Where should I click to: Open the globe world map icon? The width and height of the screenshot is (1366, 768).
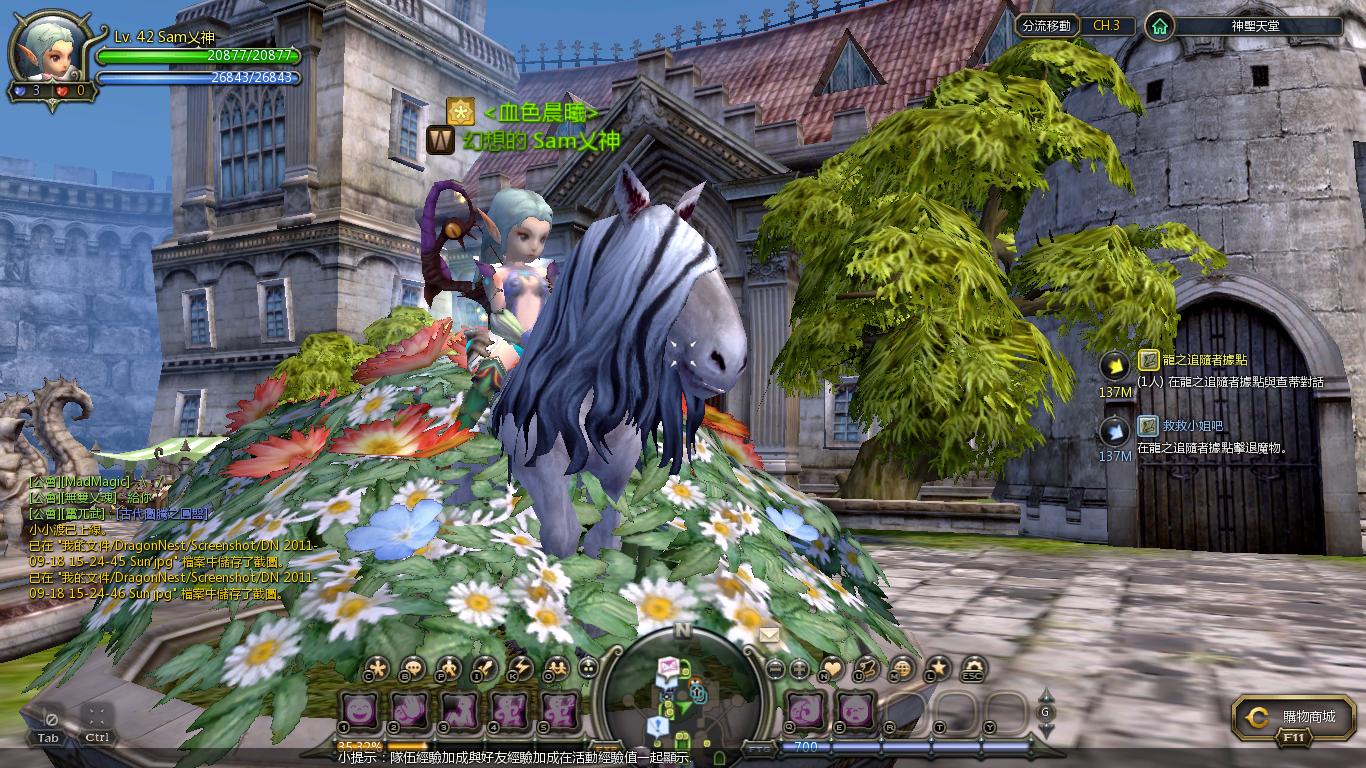(x=903, y=667)
